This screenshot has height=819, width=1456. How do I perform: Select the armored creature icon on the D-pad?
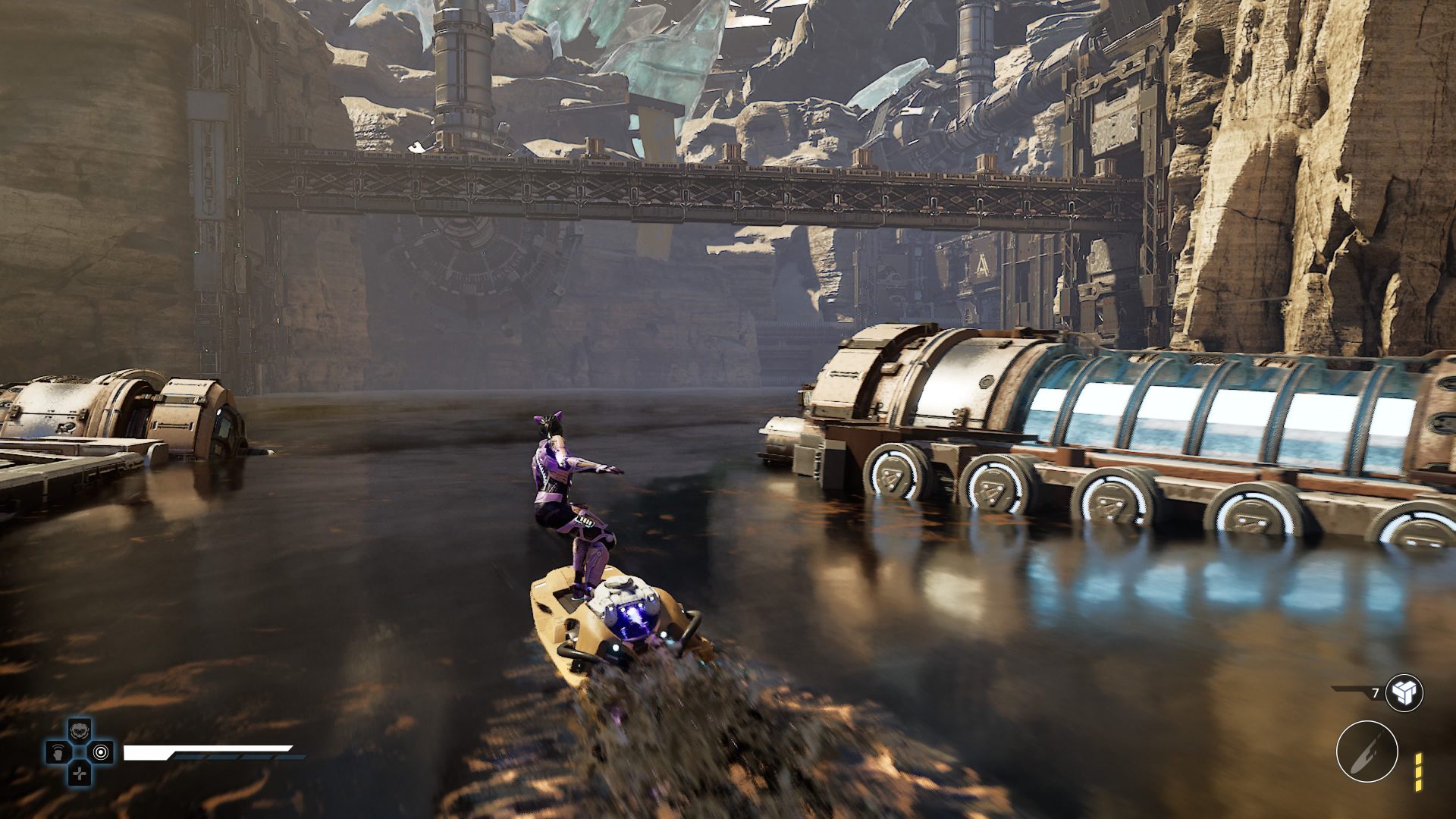click(80, 731)
